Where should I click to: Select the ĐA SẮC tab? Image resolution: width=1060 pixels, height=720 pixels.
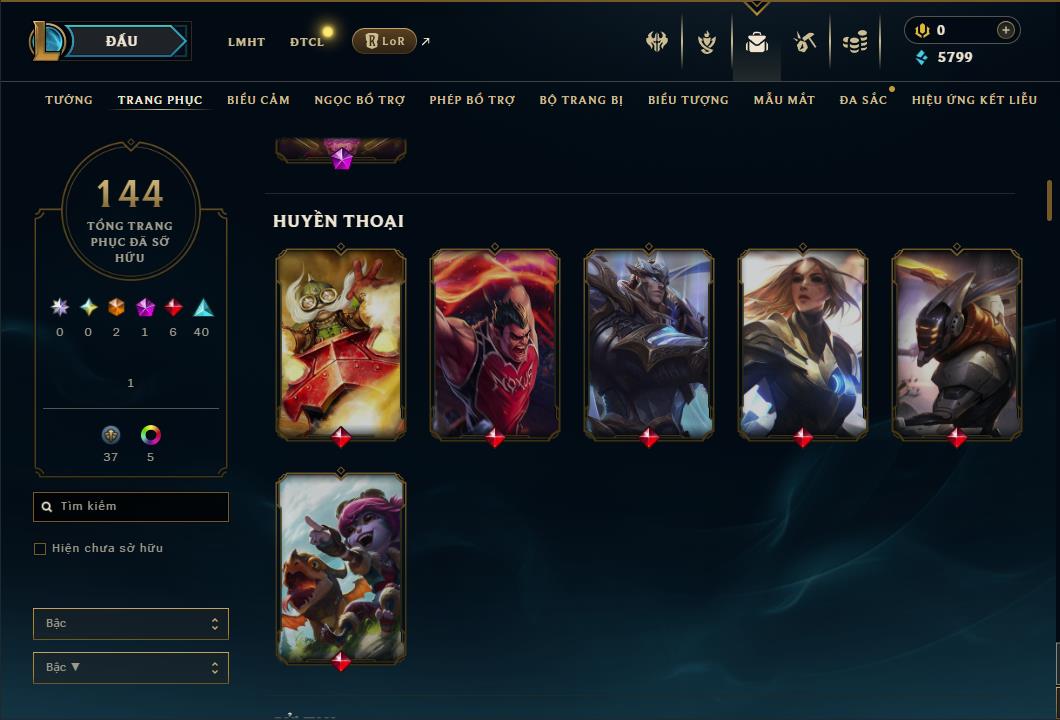[x=863, y=100]
